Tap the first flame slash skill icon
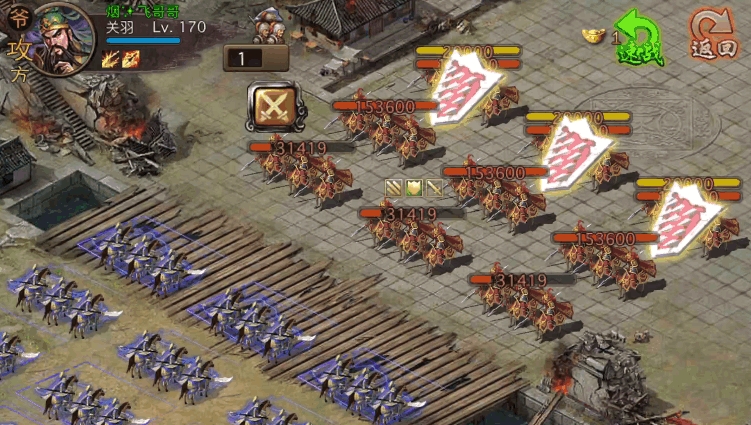751x425 pixels. tap(111, 59)
